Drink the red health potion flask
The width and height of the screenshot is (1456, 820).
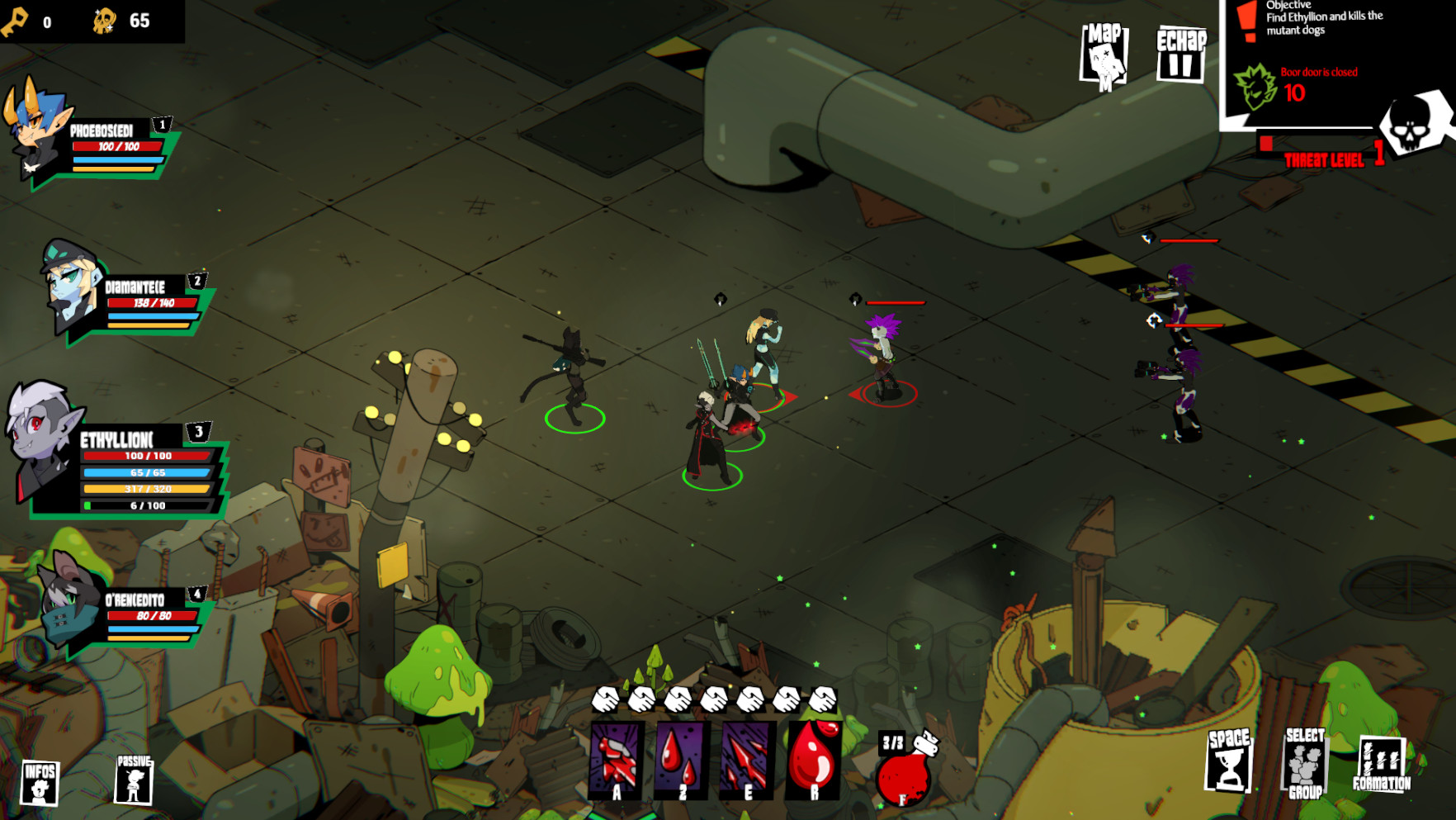pos(904,770)
